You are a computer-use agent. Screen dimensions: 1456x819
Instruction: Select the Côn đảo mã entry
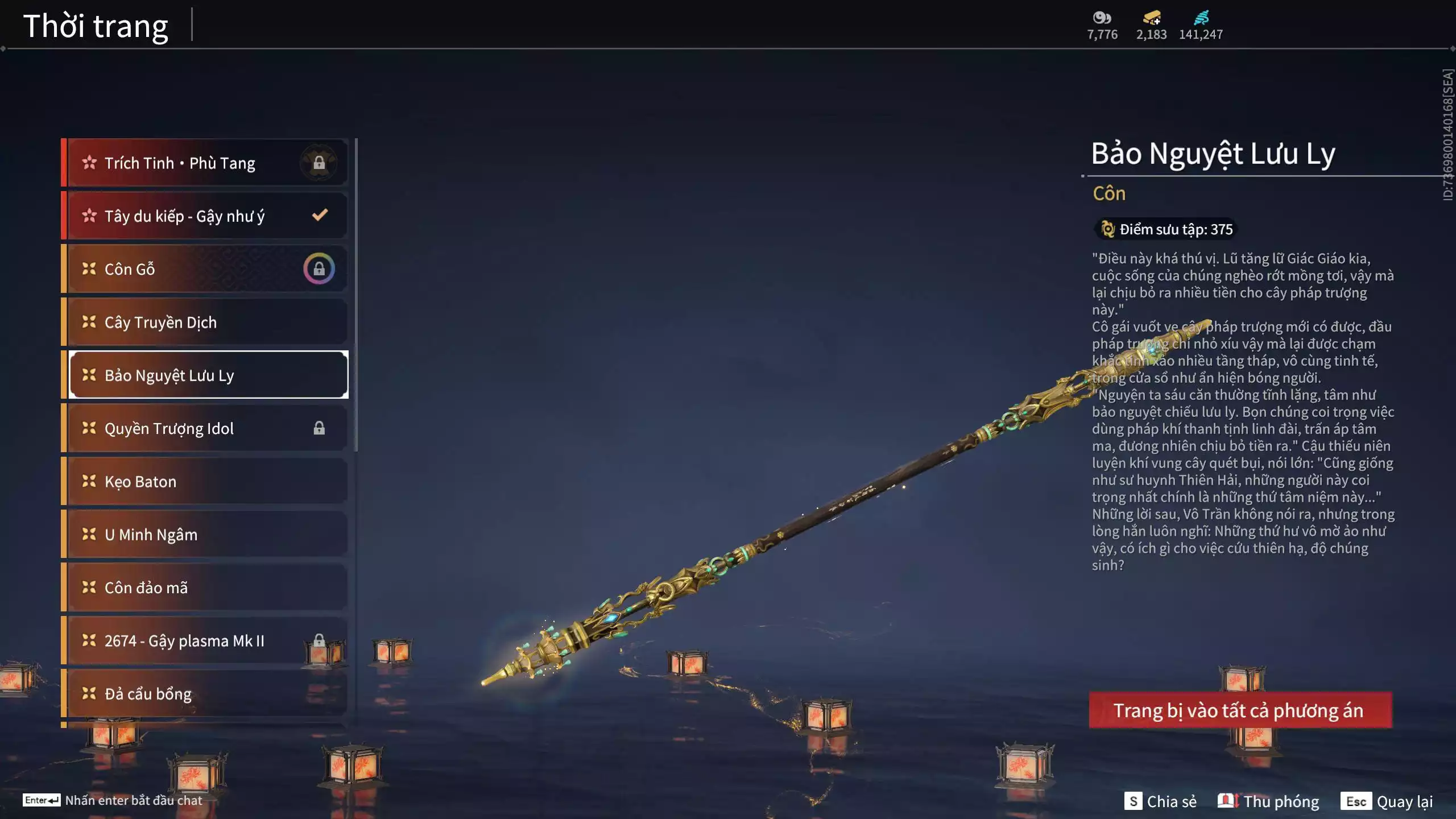208,588
